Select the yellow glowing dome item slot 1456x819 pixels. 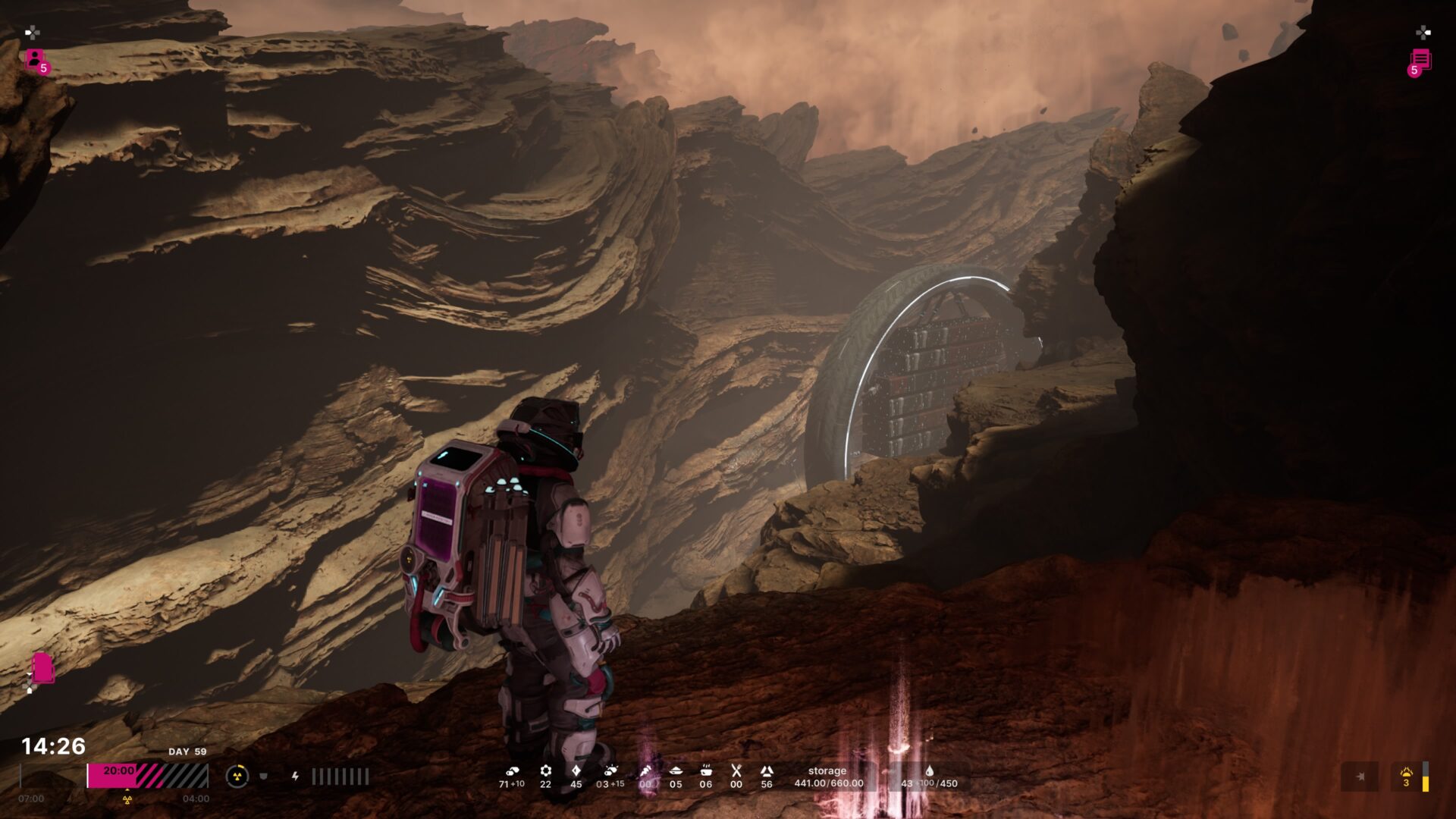(x=1407, y=777)
